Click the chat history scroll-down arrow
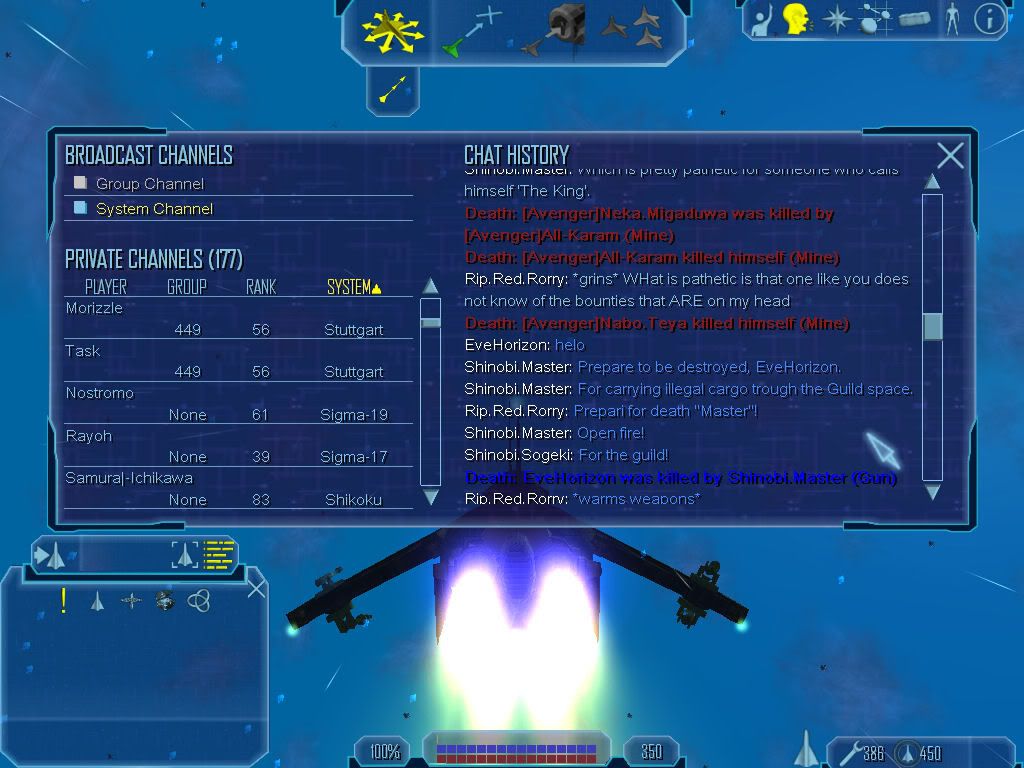1024x768 pixels. click(x=932, y=491)
